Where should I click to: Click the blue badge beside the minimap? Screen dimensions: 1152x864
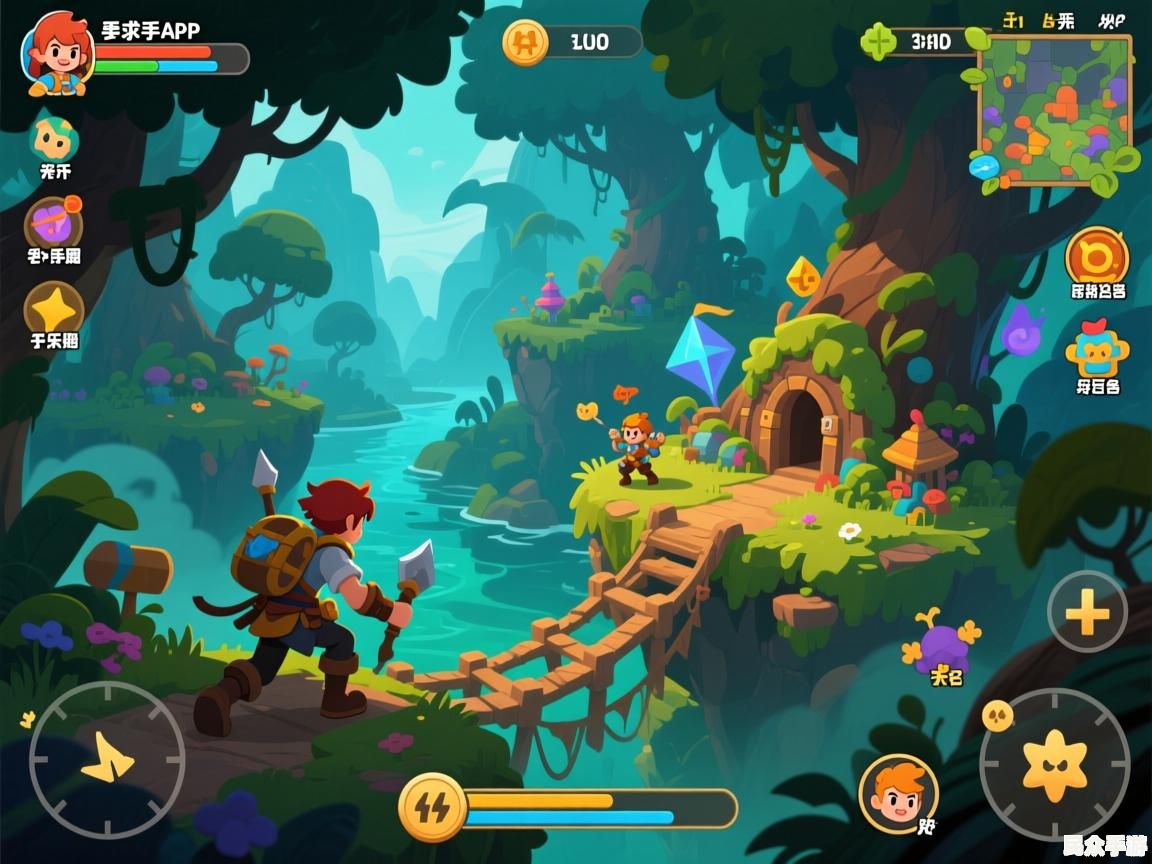[x=983, y=166]
